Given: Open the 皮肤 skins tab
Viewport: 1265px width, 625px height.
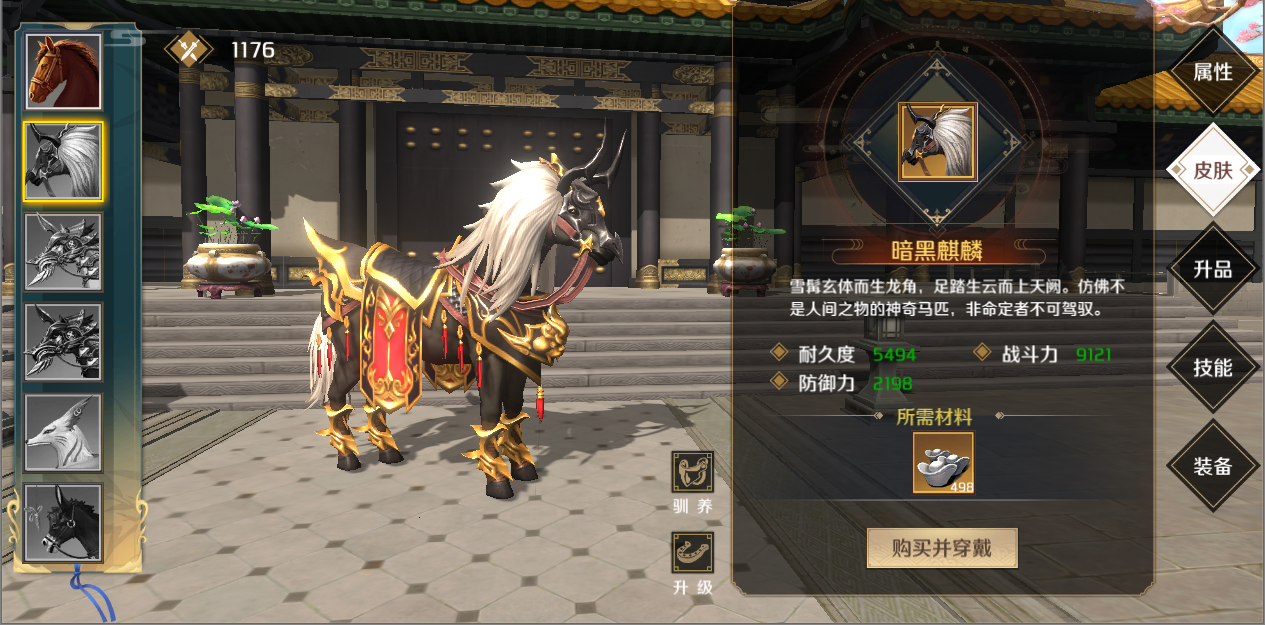Looking at the screenshot, I should point(1212,170).
